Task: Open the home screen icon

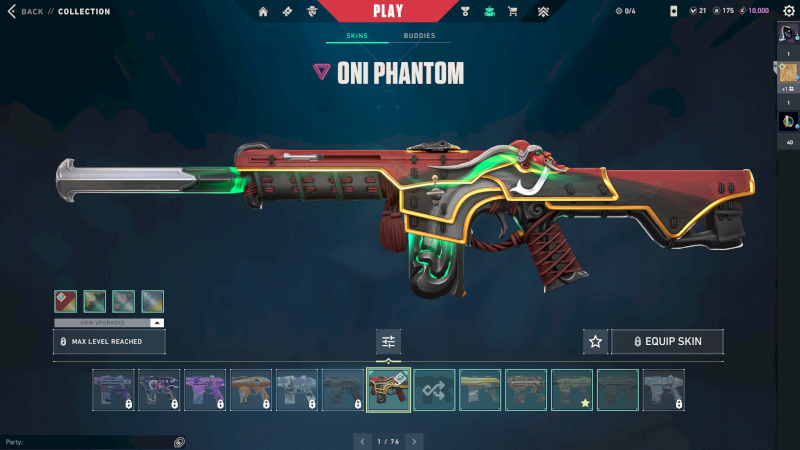Action: point(263,11)
